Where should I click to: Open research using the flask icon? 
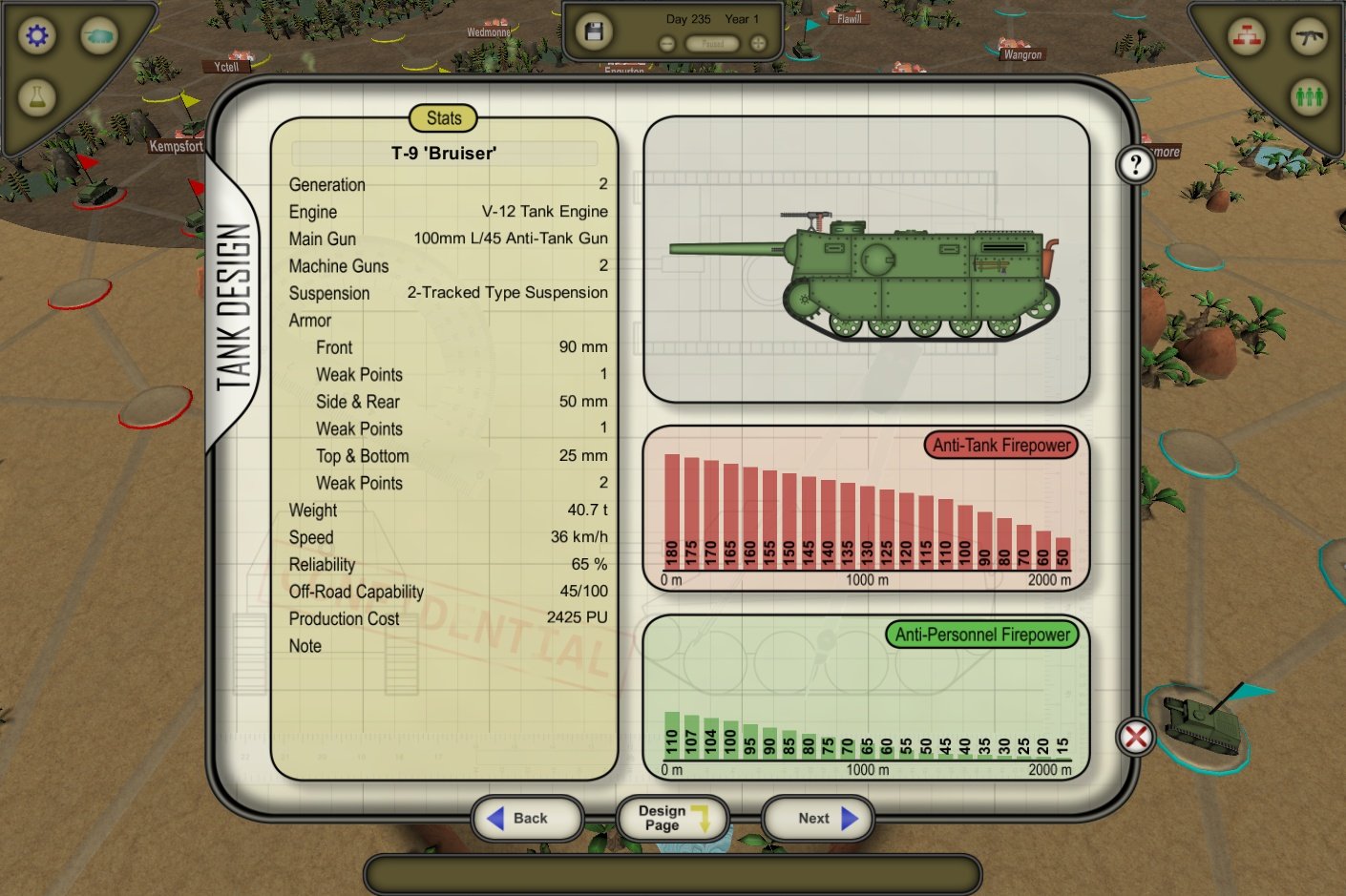[35, 95]
